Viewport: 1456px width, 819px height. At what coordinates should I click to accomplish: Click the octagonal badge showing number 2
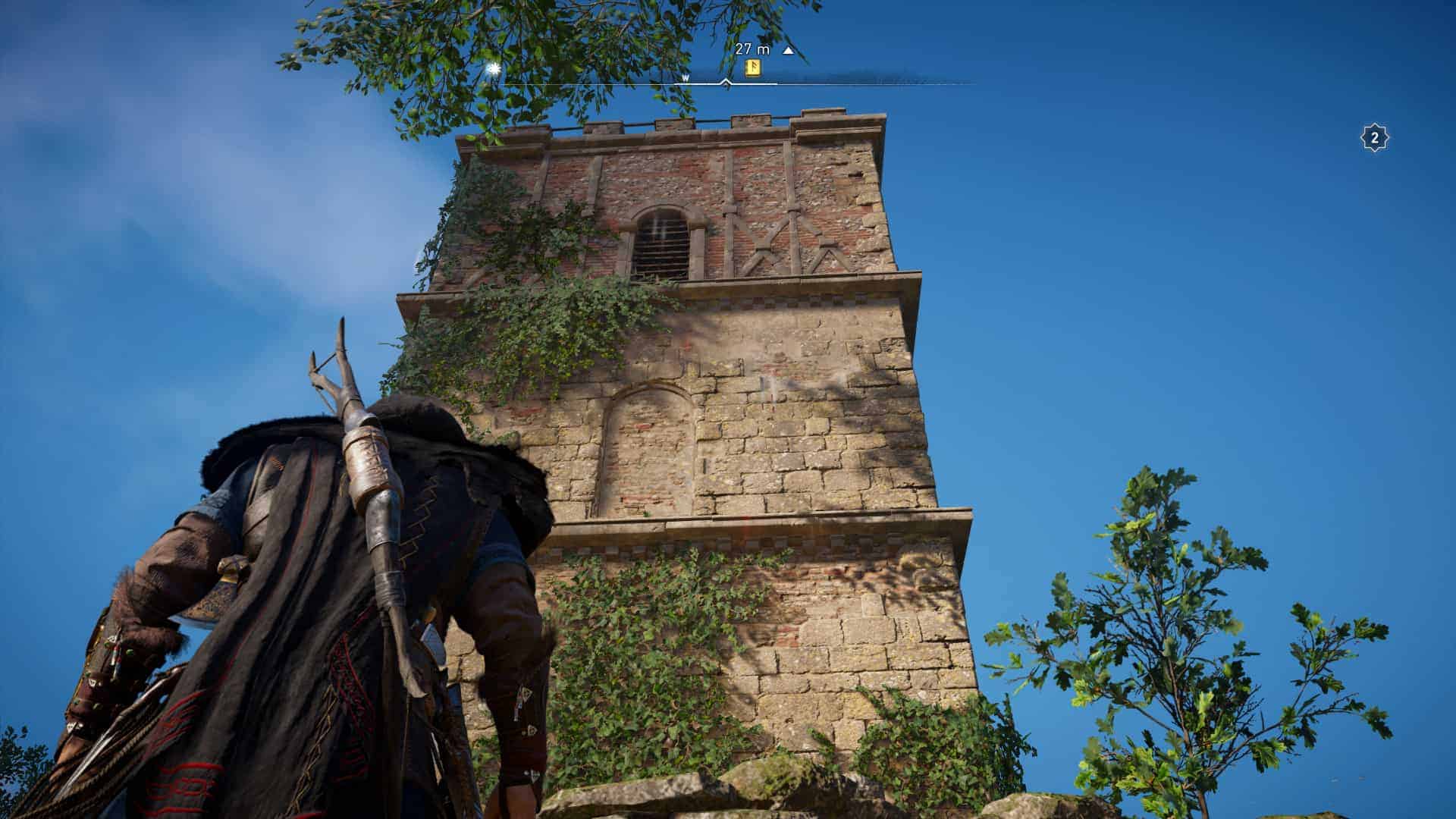[x=1374, y=137]
